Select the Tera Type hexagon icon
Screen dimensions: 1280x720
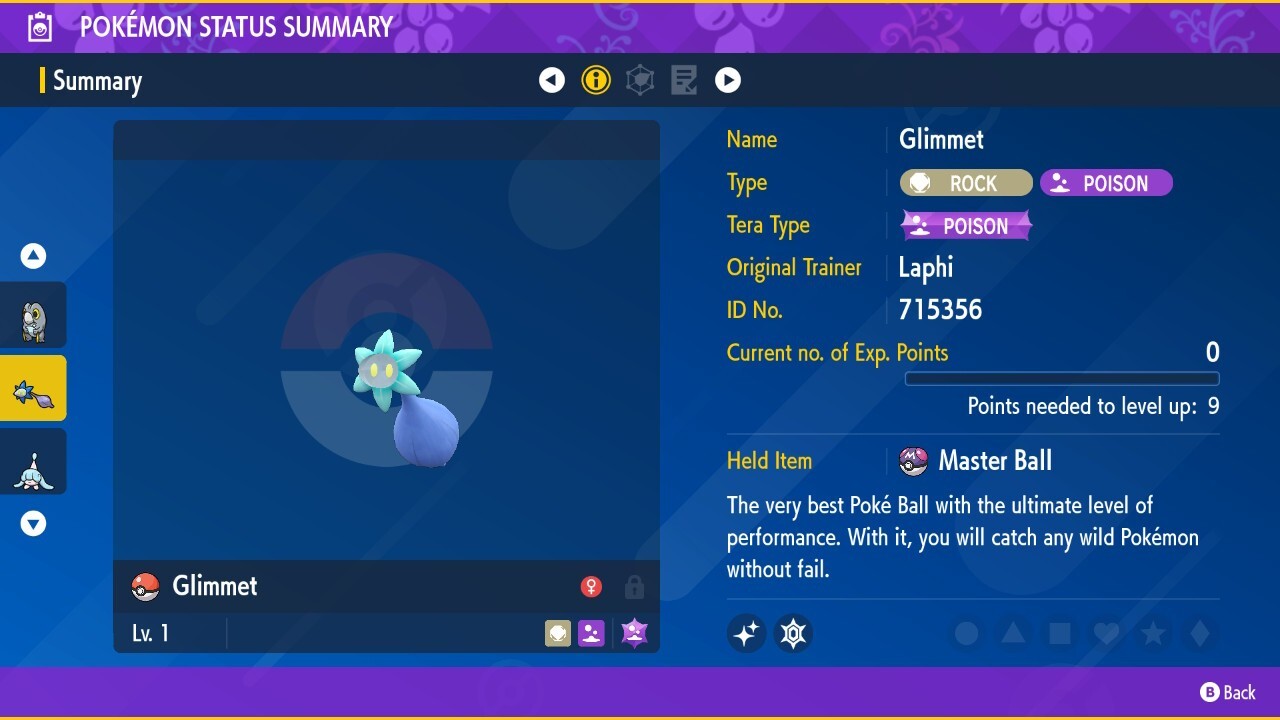[639, 80]
